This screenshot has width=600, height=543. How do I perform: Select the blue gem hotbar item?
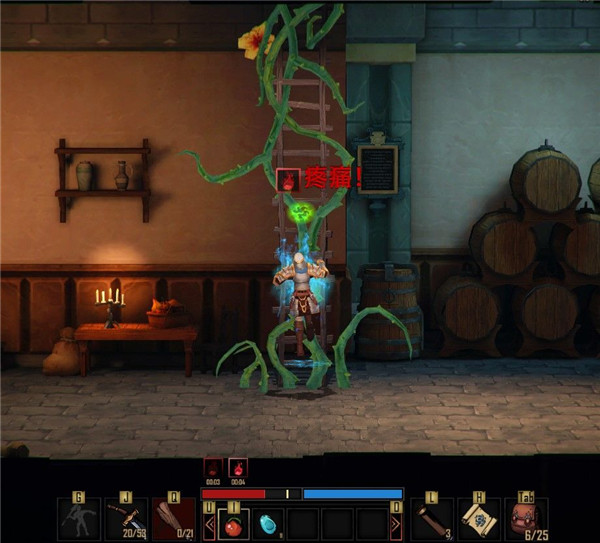[268, 523]
